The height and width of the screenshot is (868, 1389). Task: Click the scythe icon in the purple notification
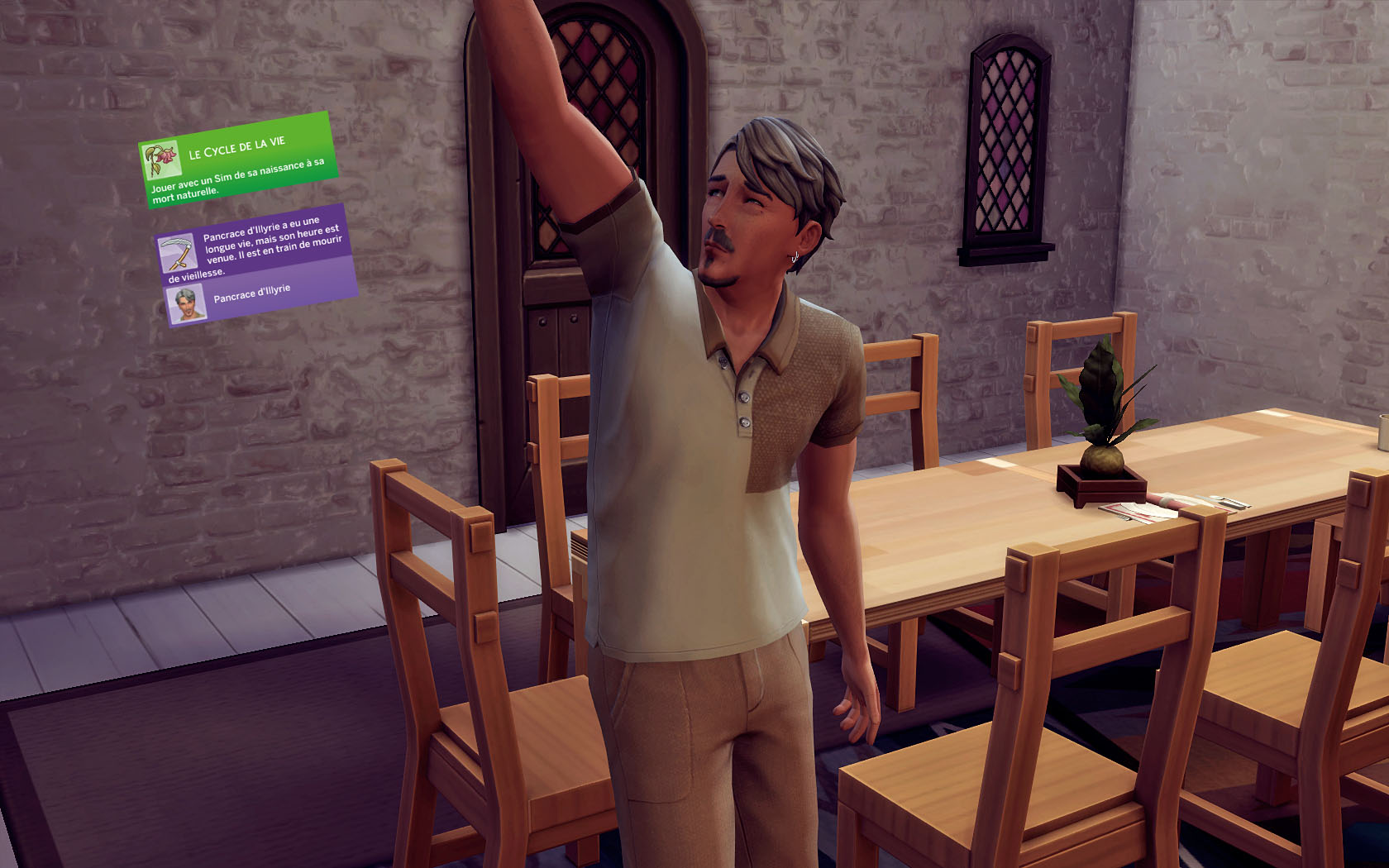pos(176,254)
